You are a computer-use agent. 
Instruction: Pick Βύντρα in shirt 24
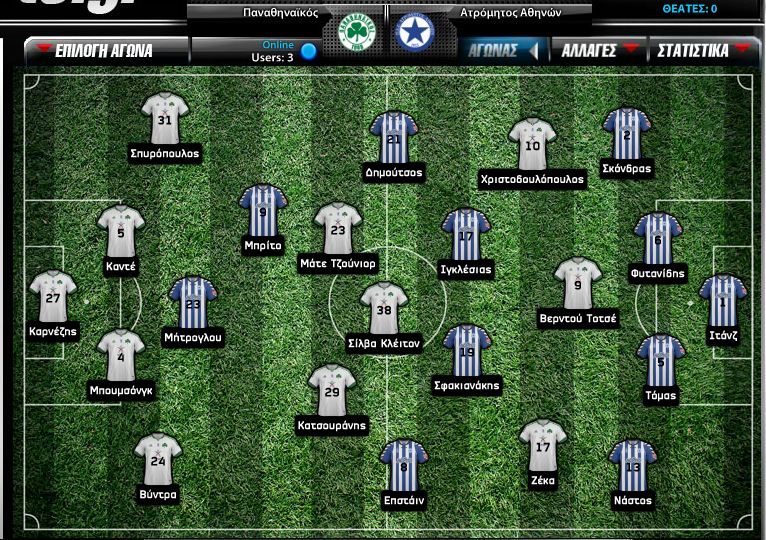coord(158,459)
